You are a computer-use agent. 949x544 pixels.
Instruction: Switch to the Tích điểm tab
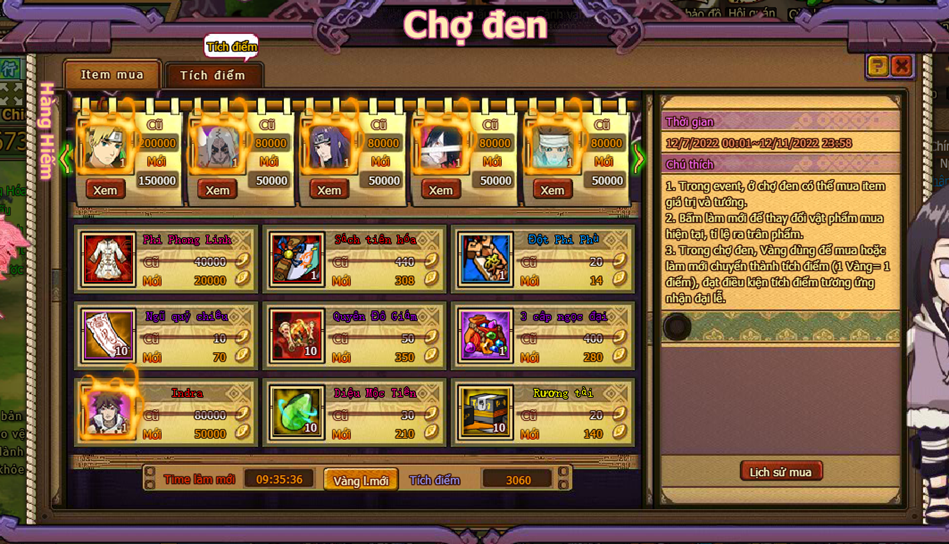[x=213, y=76]
